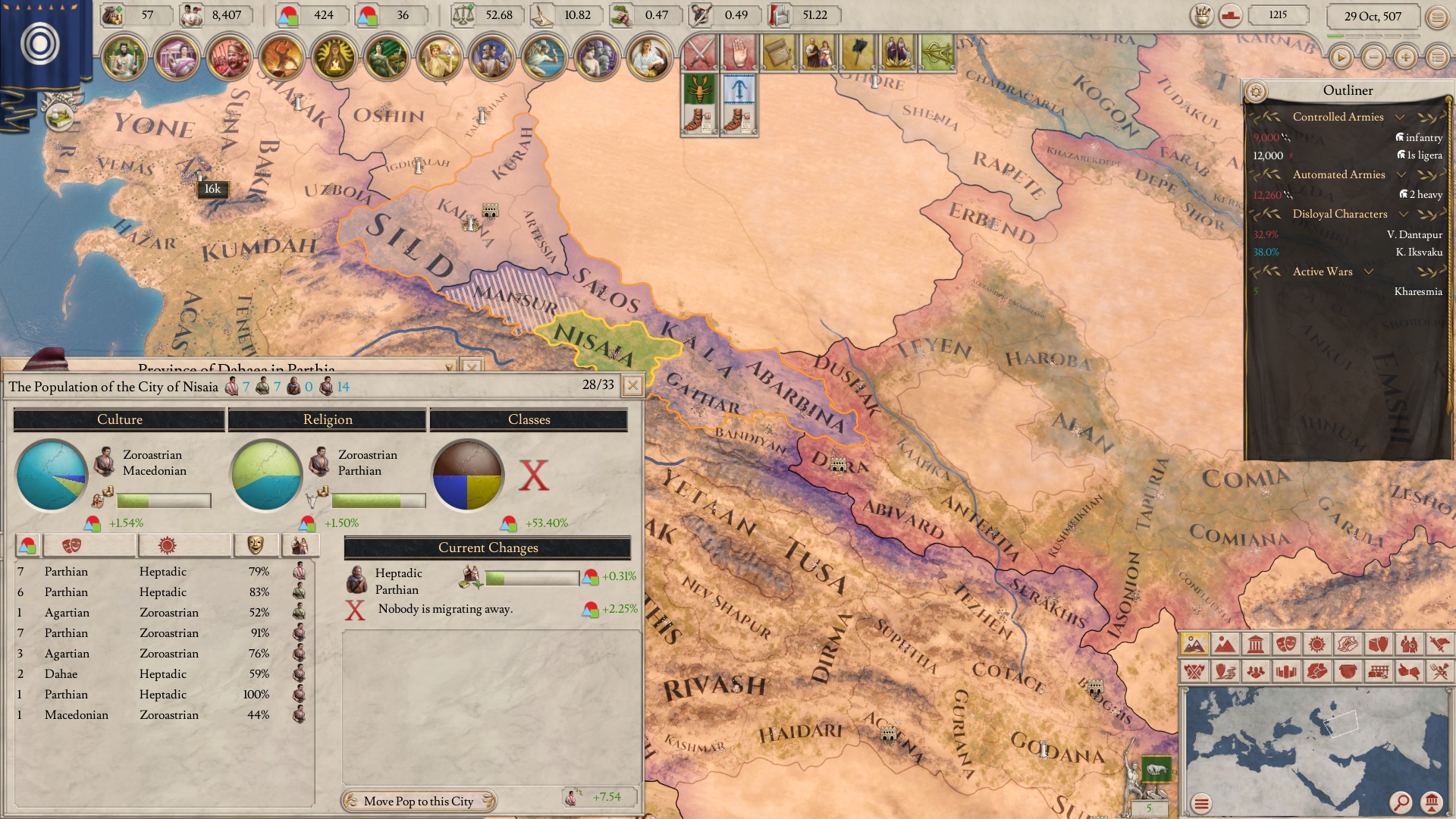This screenshot has height=819, width=1456.
Task: Open the minimap magnifier search
Action: click(x=1400, y=802)
